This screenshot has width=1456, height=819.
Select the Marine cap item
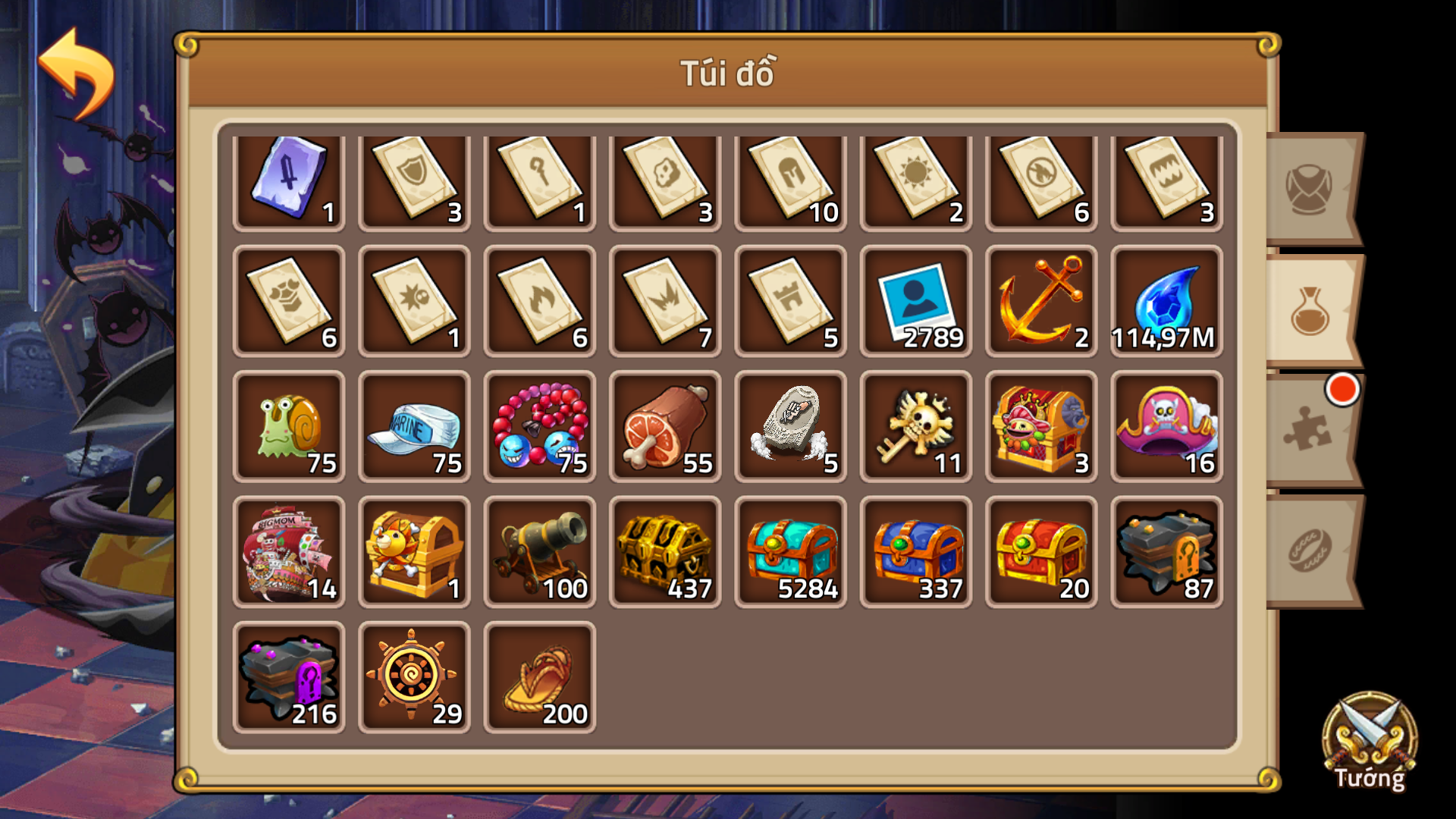click(x=415, y=427)
